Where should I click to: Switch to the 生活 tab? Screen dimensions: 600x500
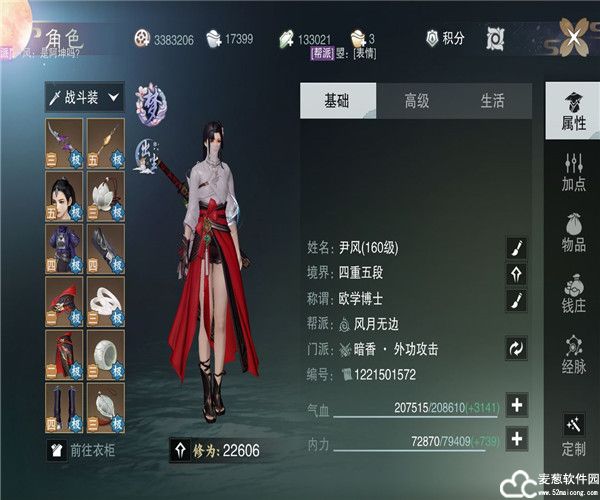tap(492, 101)
